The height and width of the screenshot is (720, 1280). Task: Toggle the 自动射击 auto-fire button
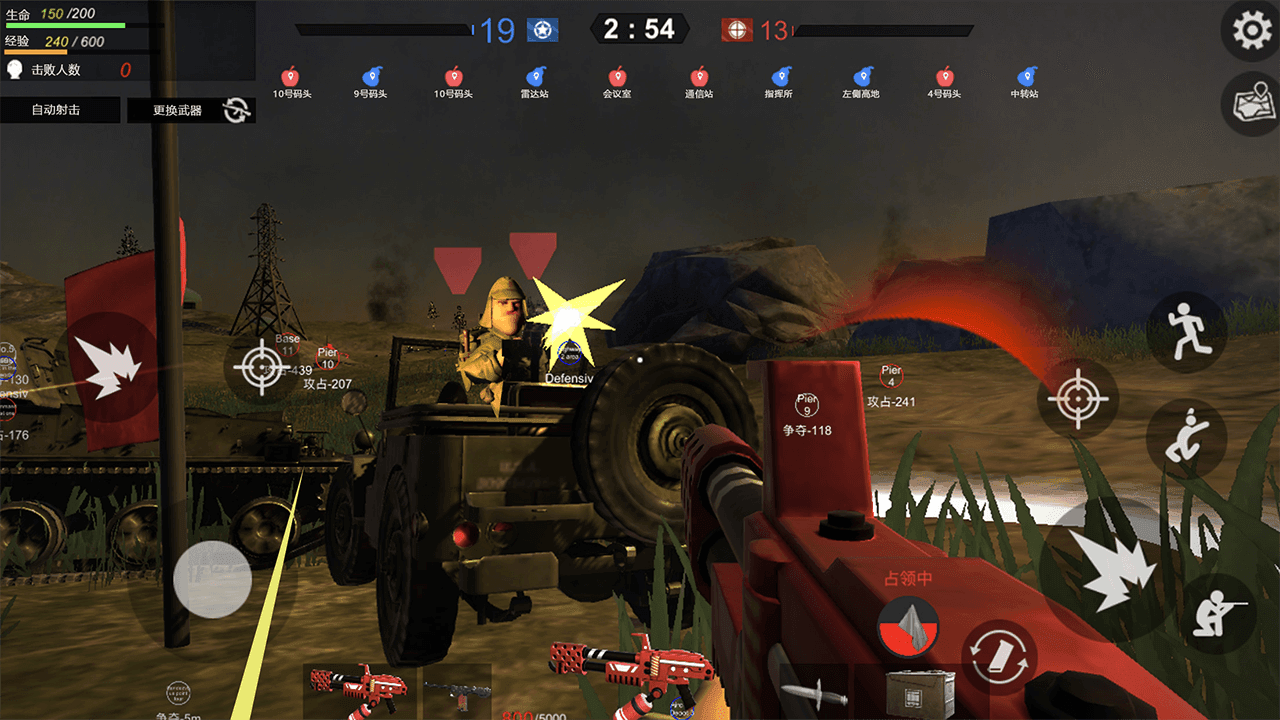pos(57,110)
